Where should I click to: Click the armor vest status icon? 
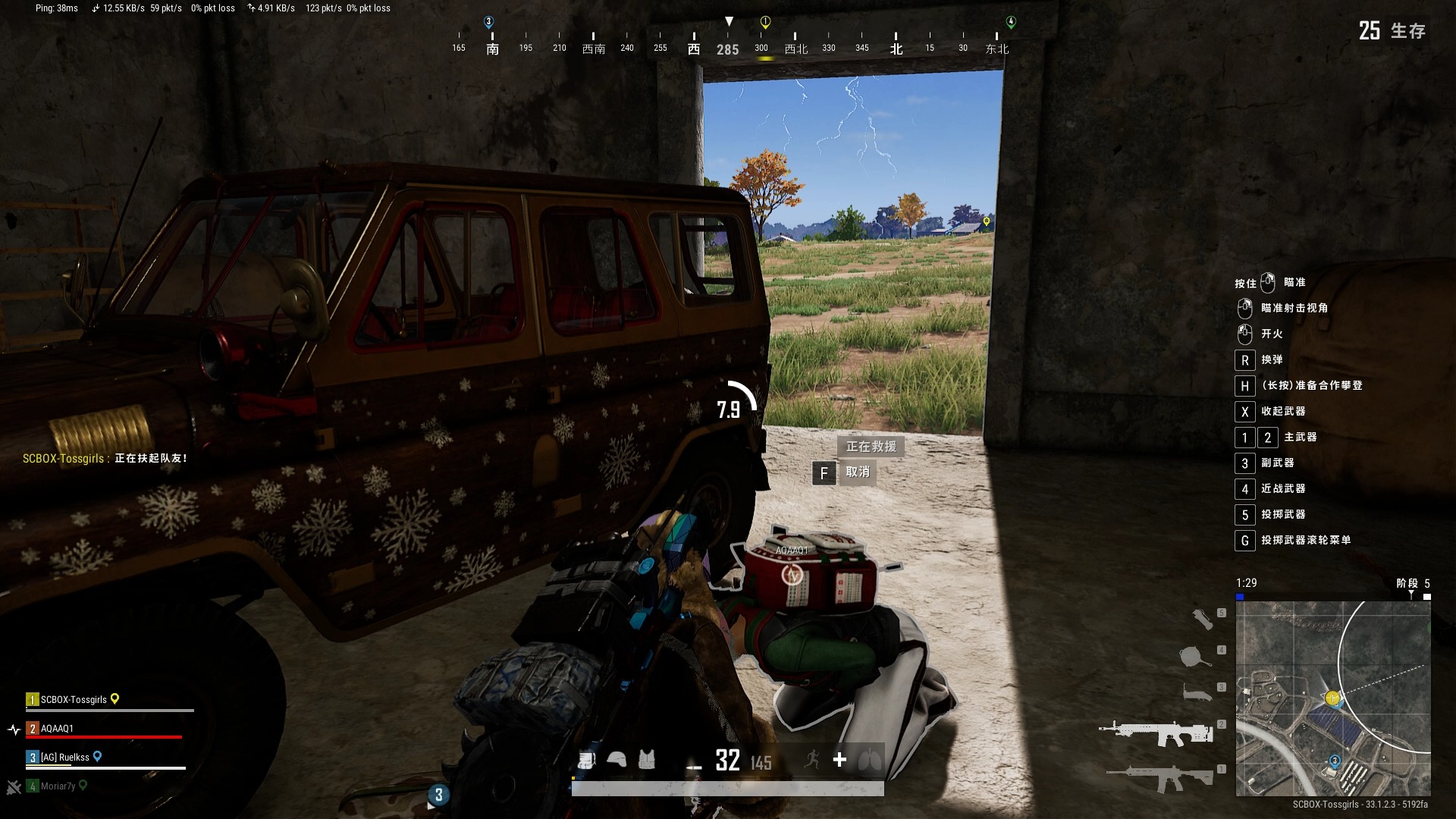646,760
